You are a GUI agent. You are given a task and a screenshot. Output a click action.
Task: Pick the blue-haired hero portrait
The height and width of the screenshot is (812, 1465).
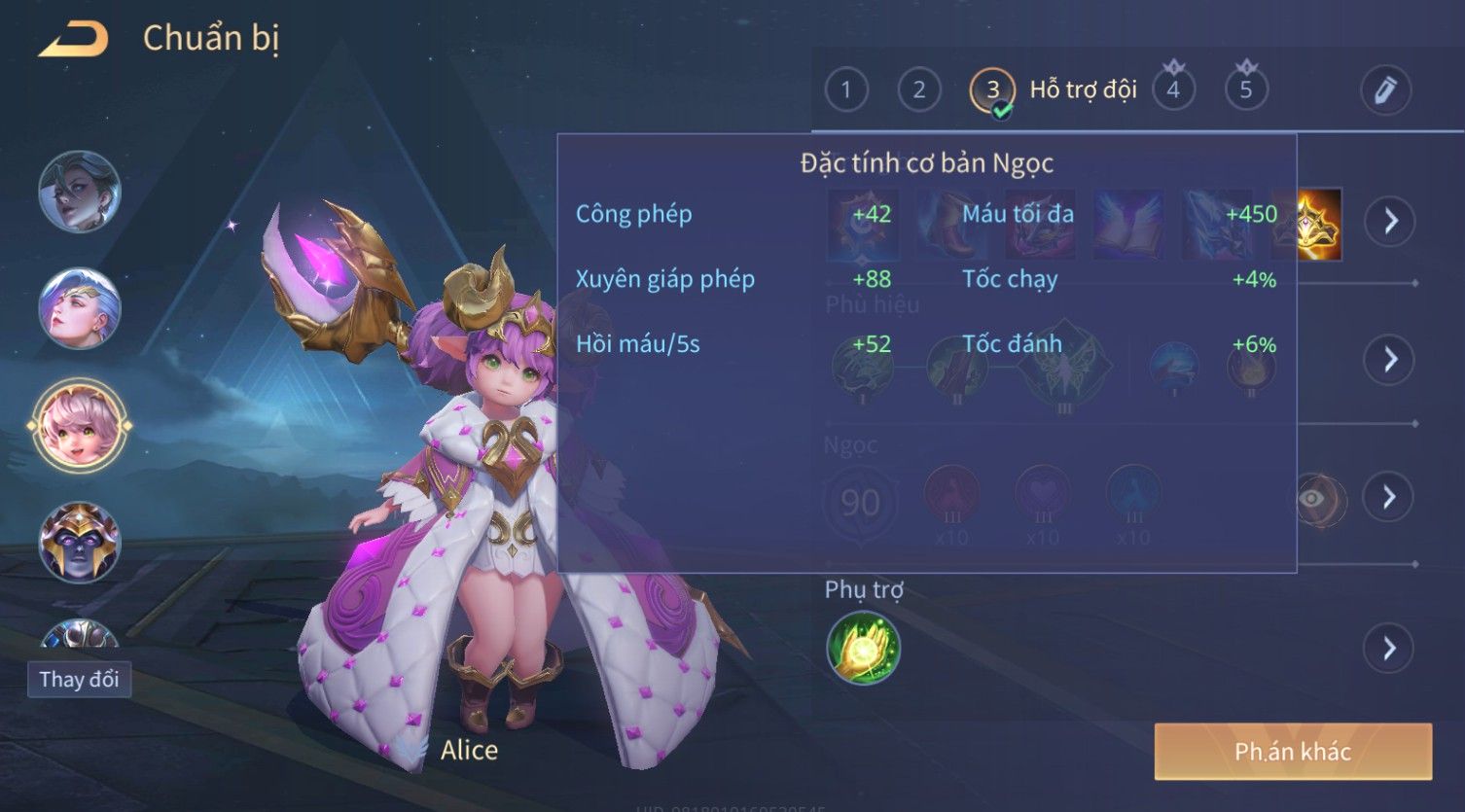pyautogui.click(x=80, y=308)
